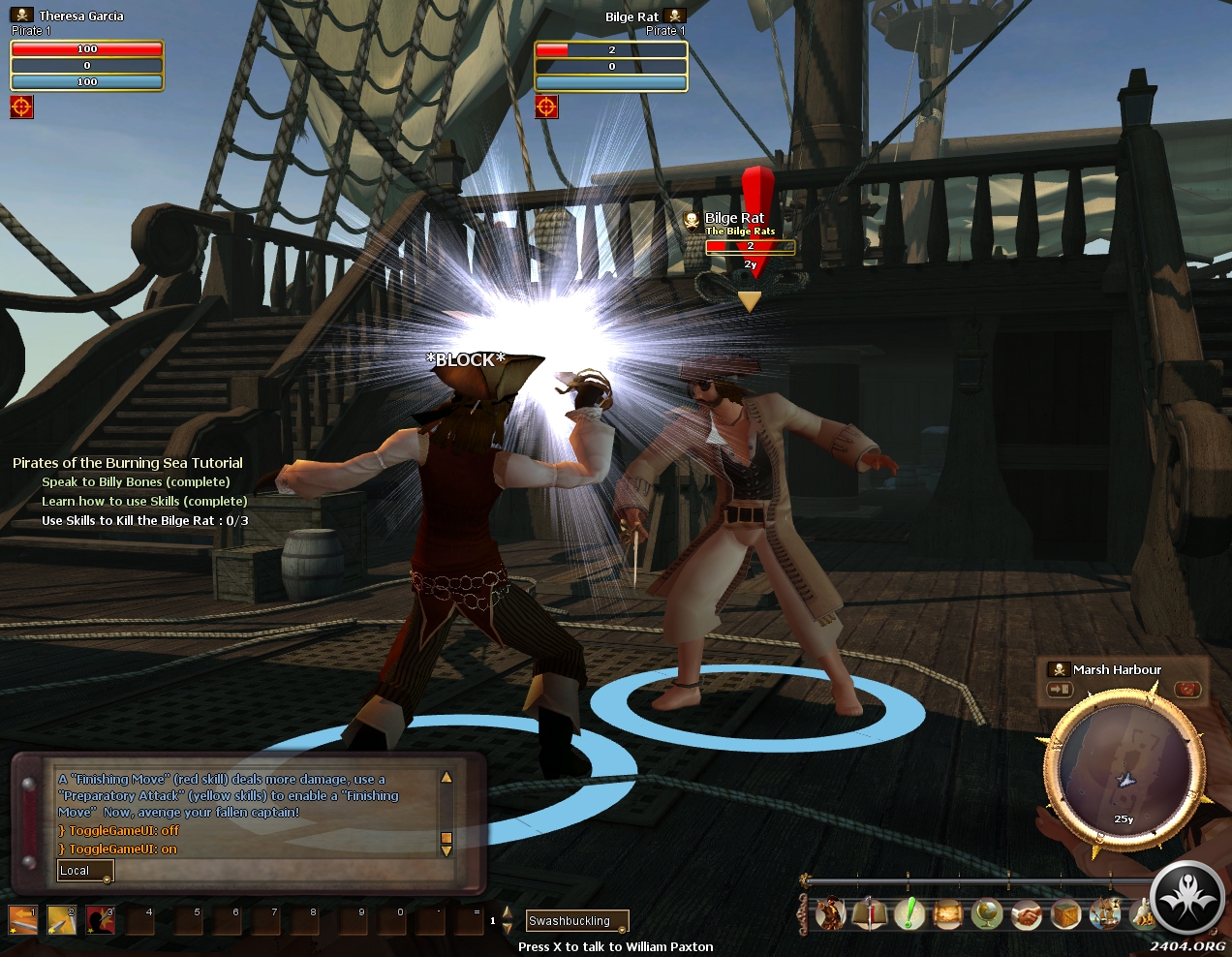Open the Swashbuckling fighting style dropdown
The width and height of the screenshot is (1232, 957).
click(577, 921)
